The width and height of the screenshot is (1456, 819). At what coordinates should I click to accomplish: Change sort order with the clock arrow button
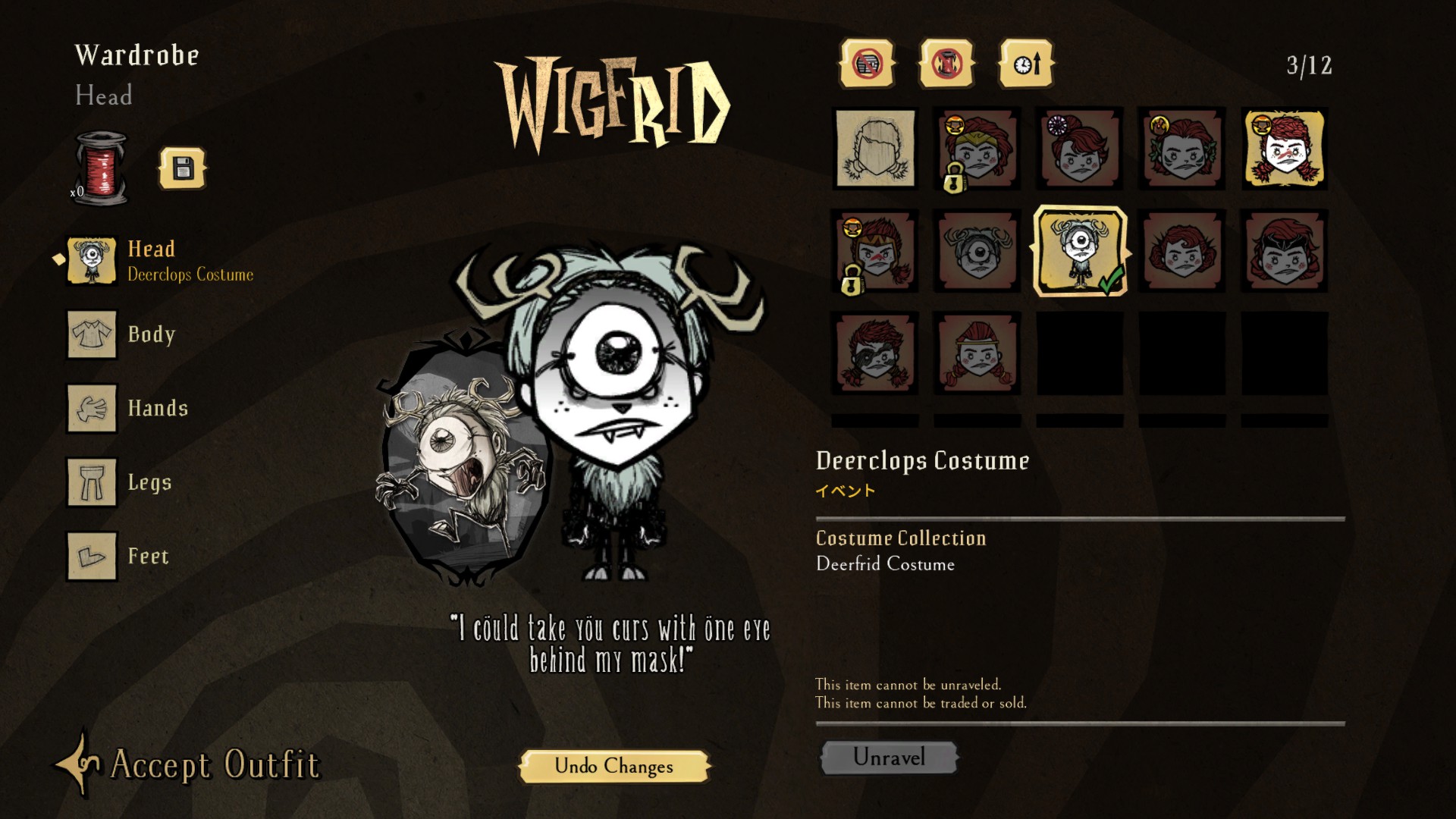pos(1027,64)
